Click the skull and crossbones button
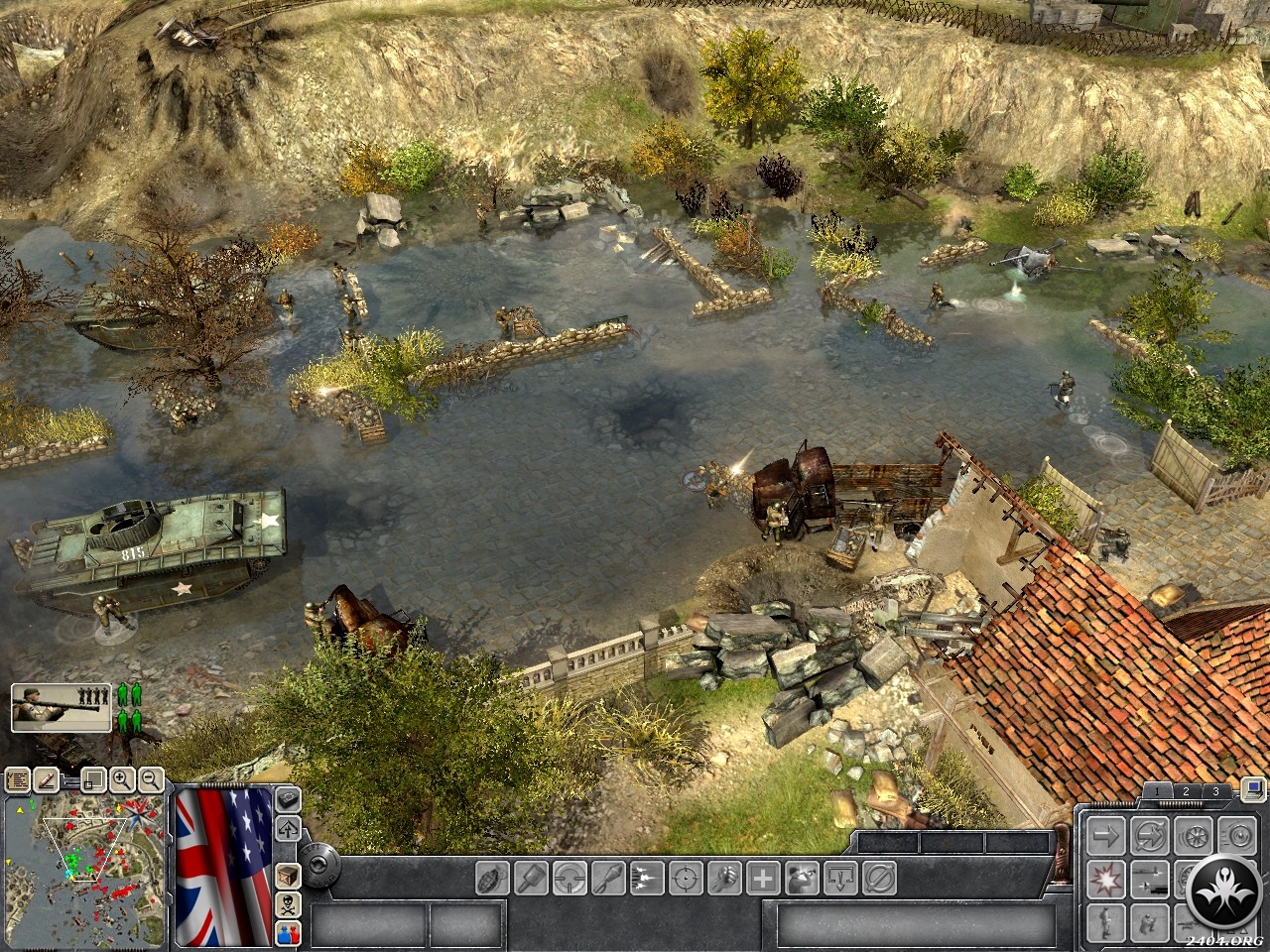The height and width of the screenshot is (952, 1270). (x=288, y=904)
